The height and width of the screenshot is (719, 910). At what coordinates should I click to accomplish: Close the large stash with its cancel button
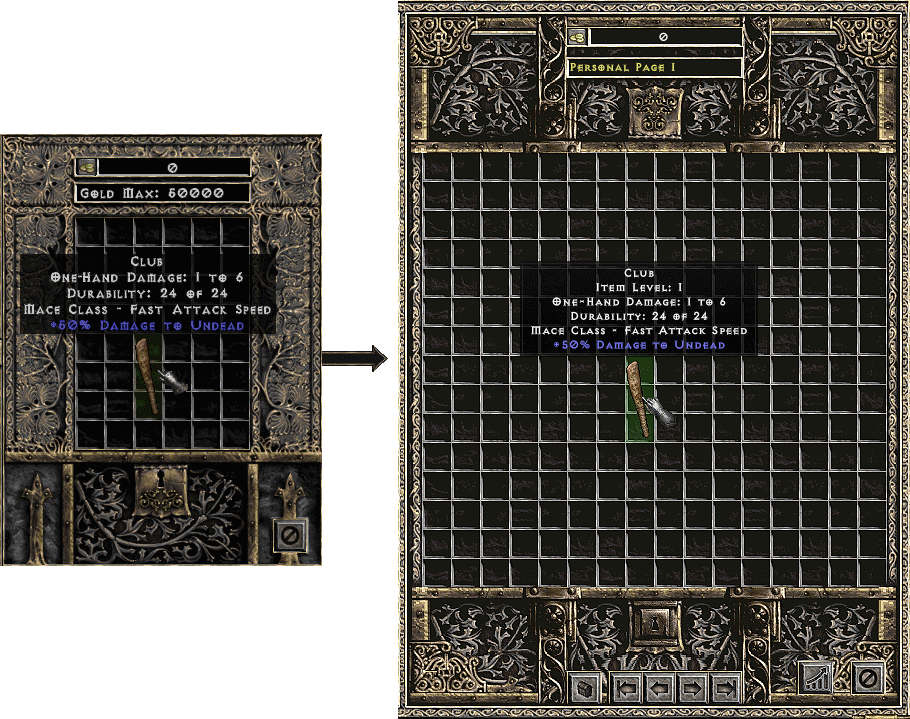866,677
